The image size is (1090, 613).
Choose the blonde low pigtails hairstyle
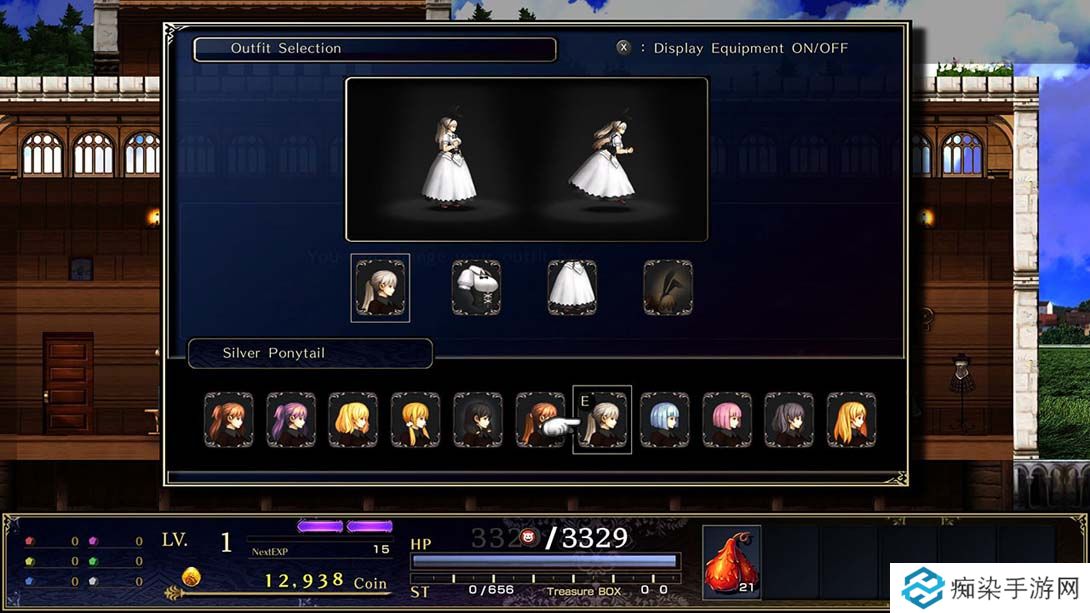(415, 419)
